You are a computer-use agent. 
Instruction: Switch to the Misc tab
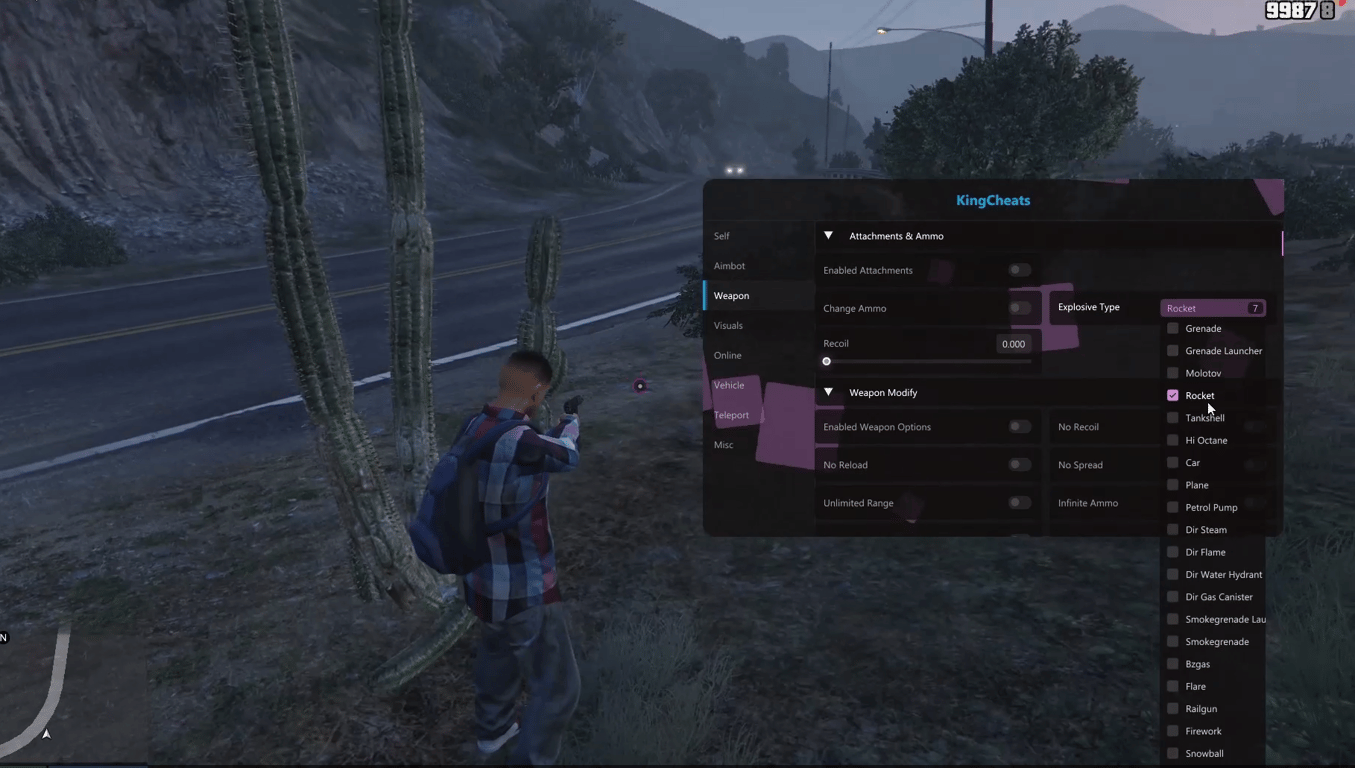[x=723, y=445]
